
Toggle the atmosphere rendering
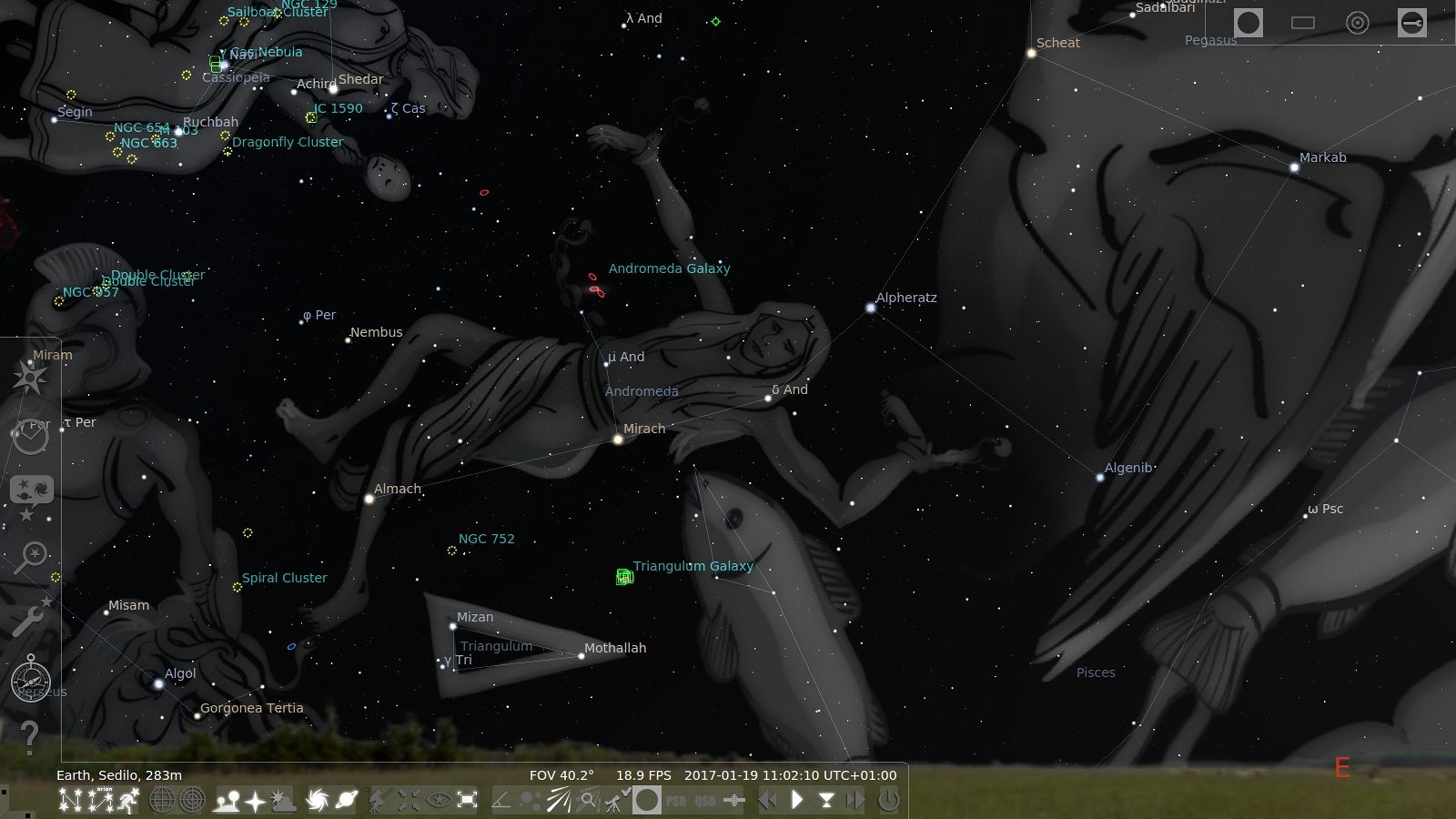[283, 801]
